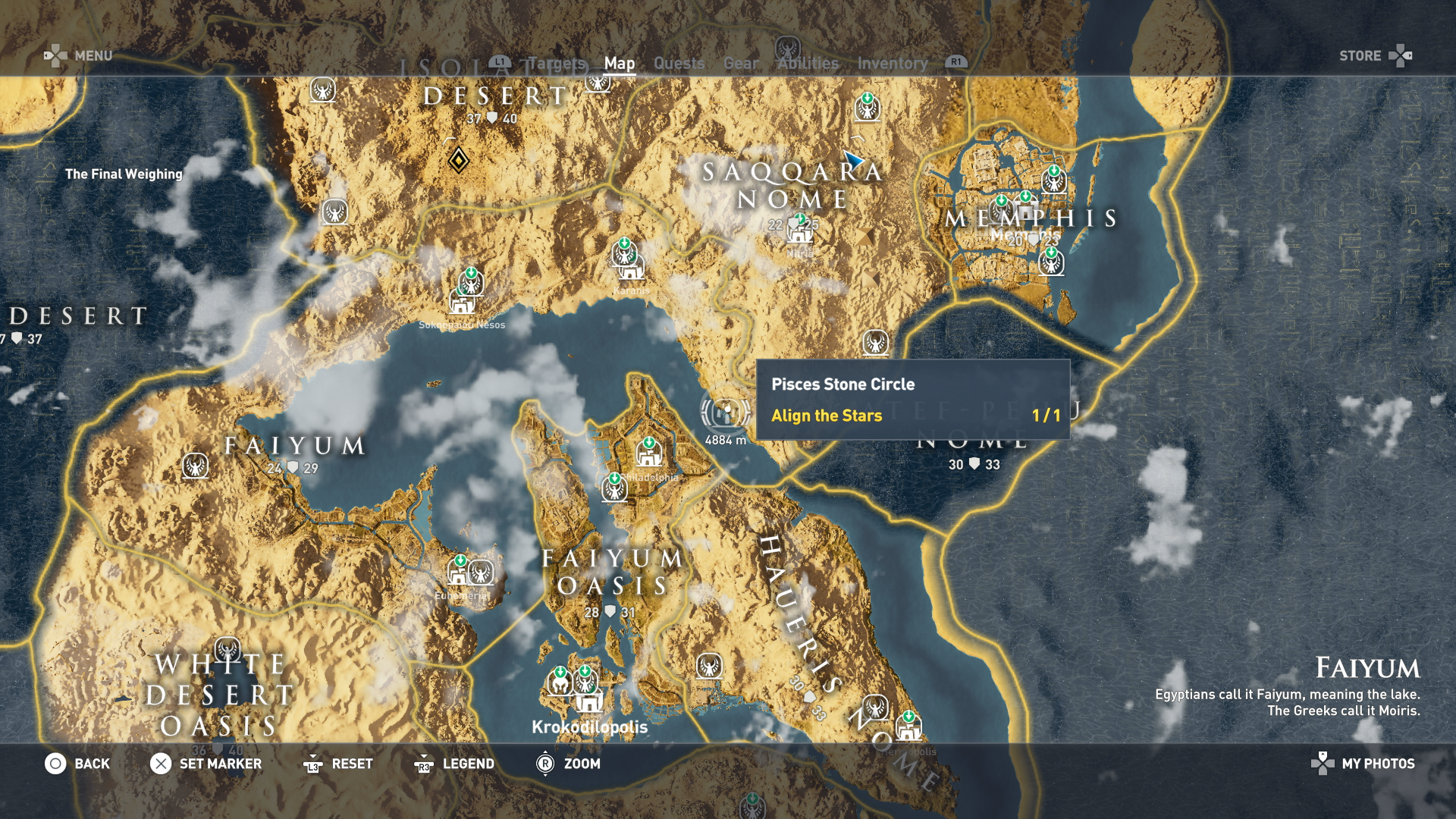The image size is (1456, 819).
Task: Click the Align the Stars objective entry
Action: 827,416
